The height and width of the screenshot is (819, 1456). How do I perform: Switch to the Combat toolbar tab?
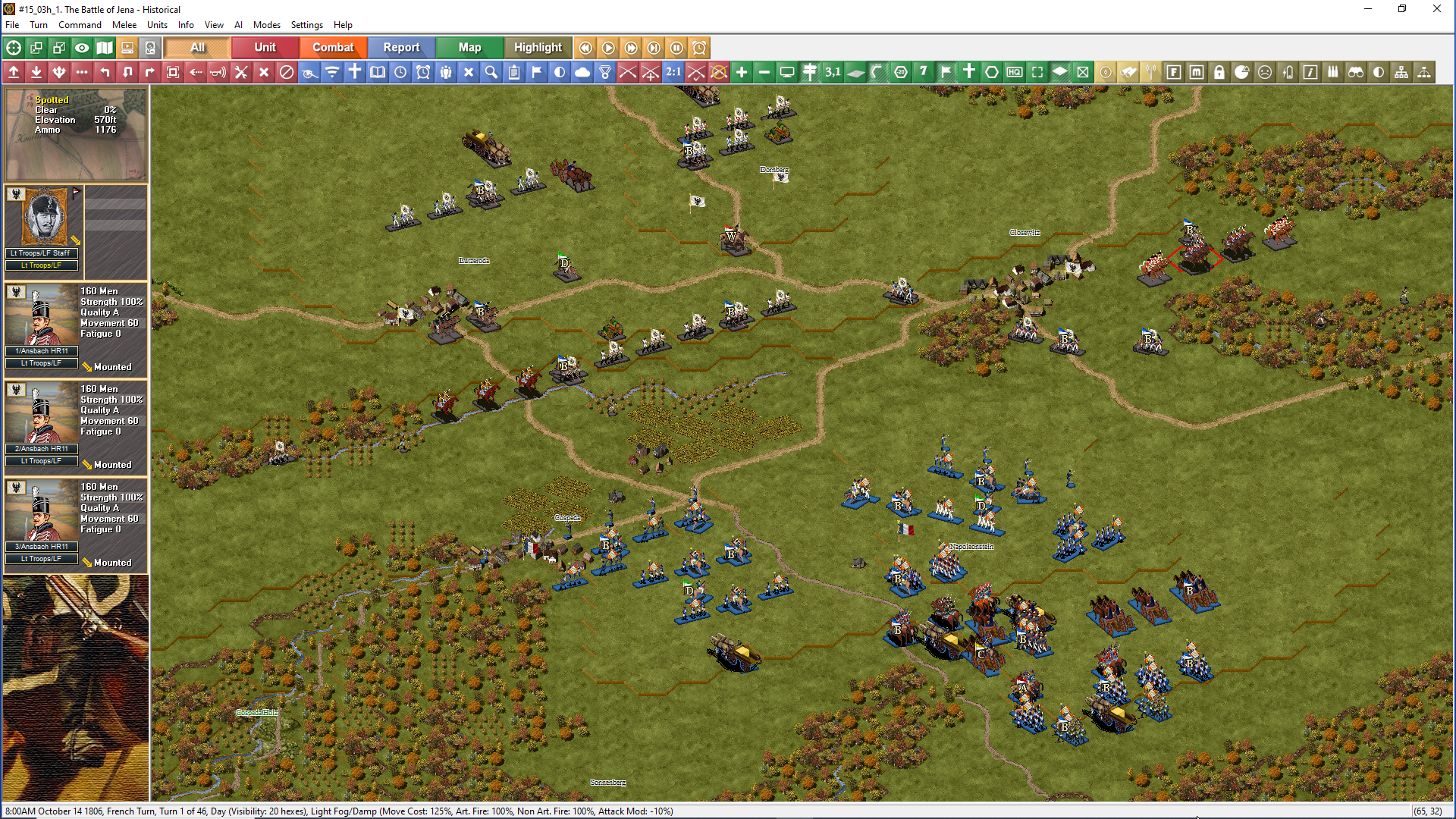pos(333,47)
